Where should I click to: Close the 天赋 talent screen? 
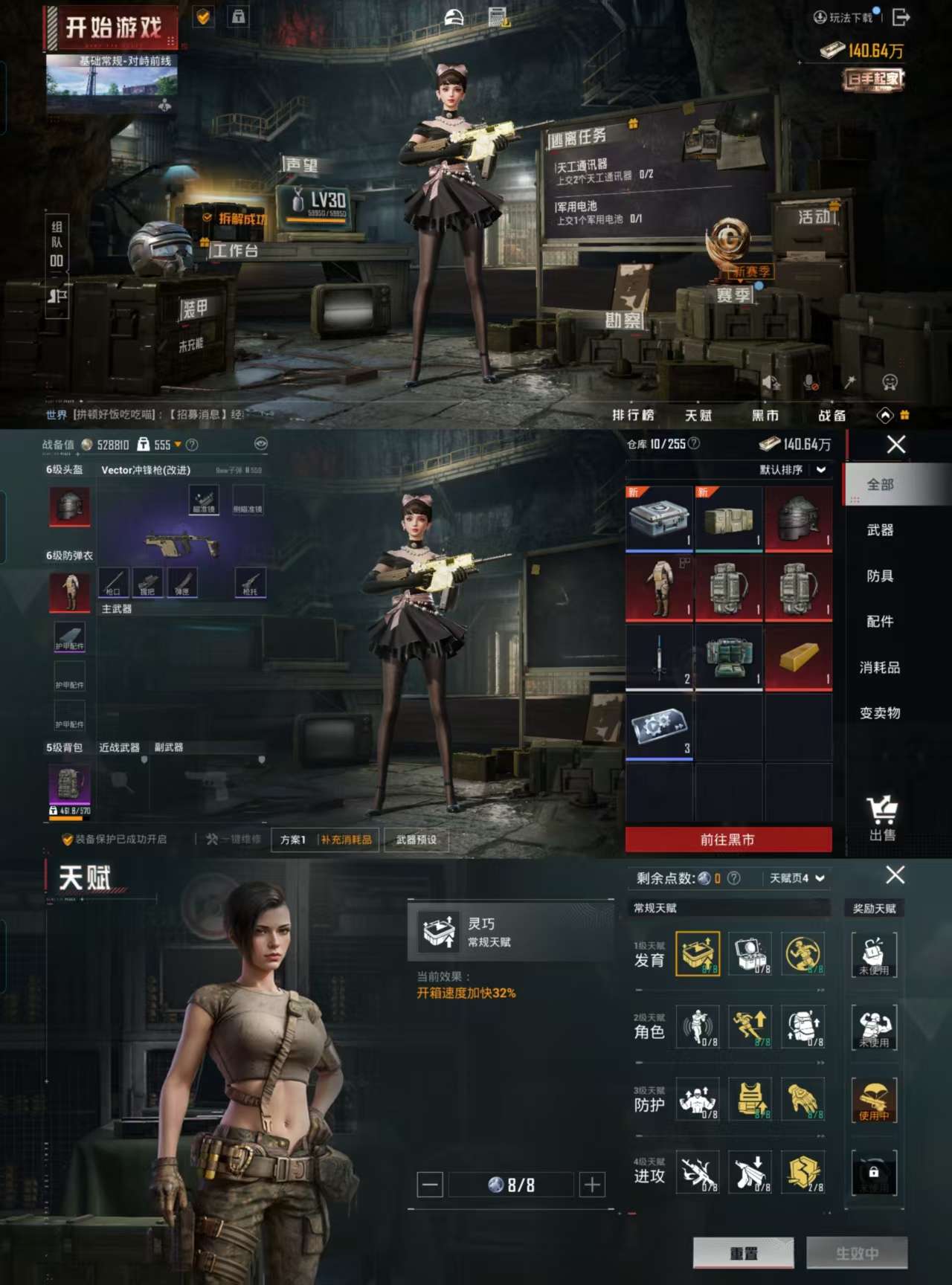(895, 875)
